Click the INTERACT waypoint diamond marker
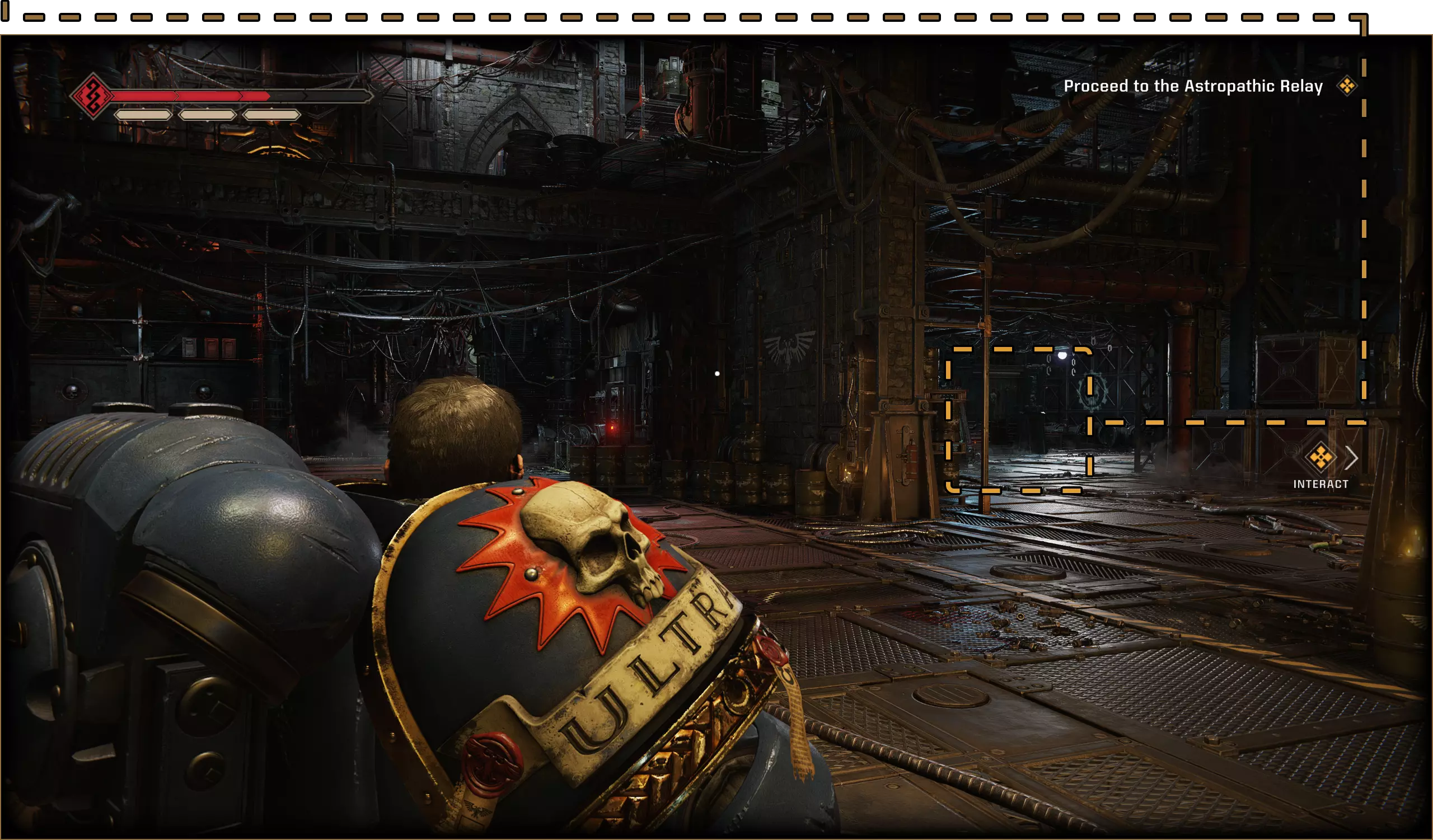The image size is (1433, 840). (x=1320, y=458)
